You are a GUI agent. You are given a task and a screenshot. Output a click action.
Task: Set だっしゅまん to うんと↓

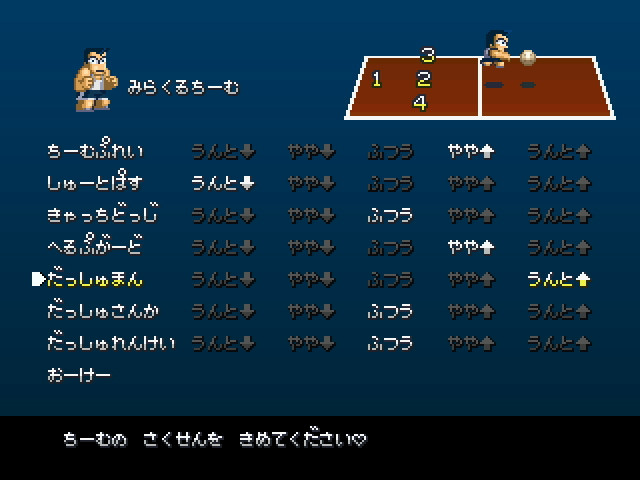[222, 279]
